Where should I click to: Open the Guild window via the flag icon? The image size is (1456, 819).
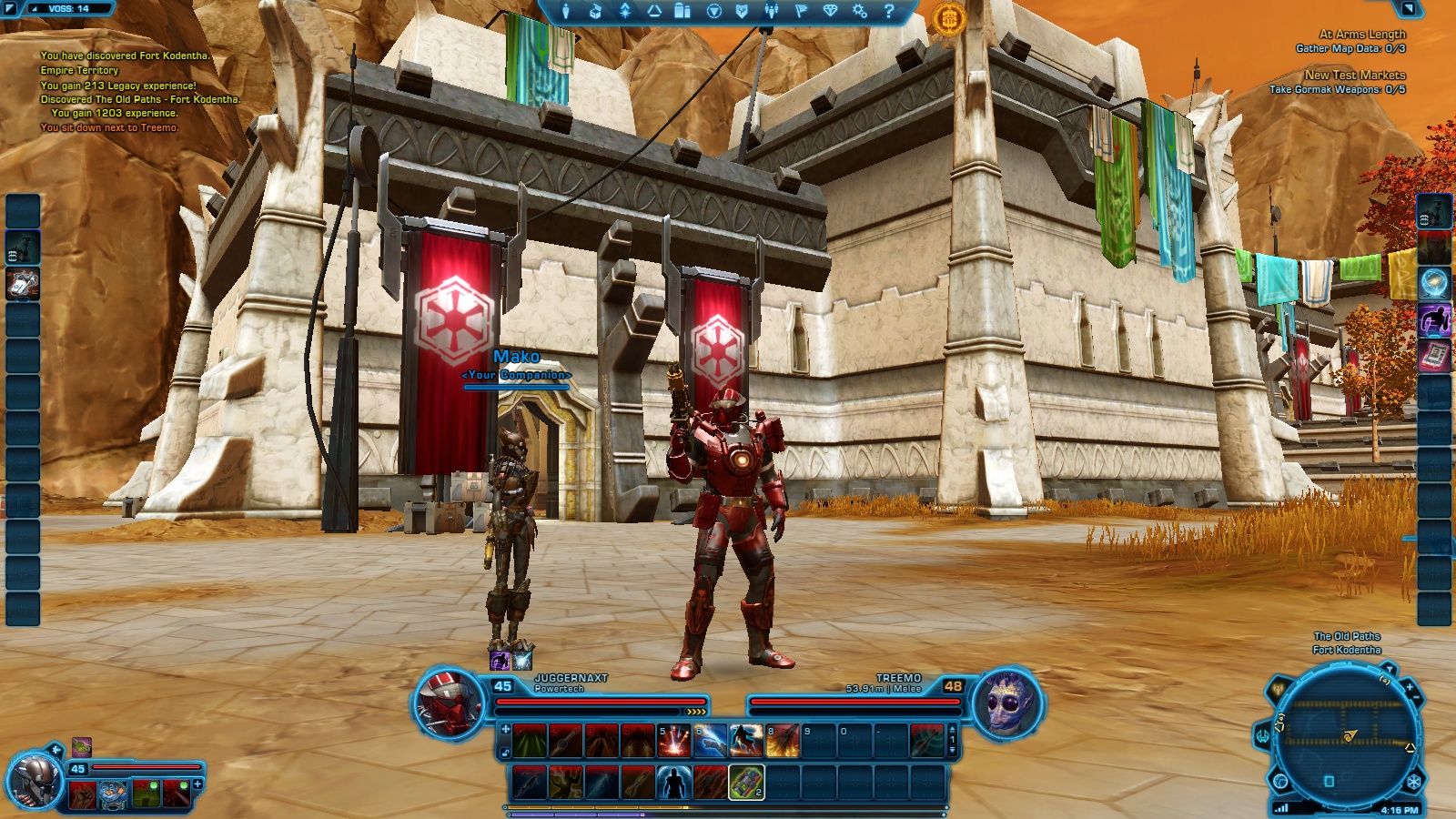click(801, 11)
